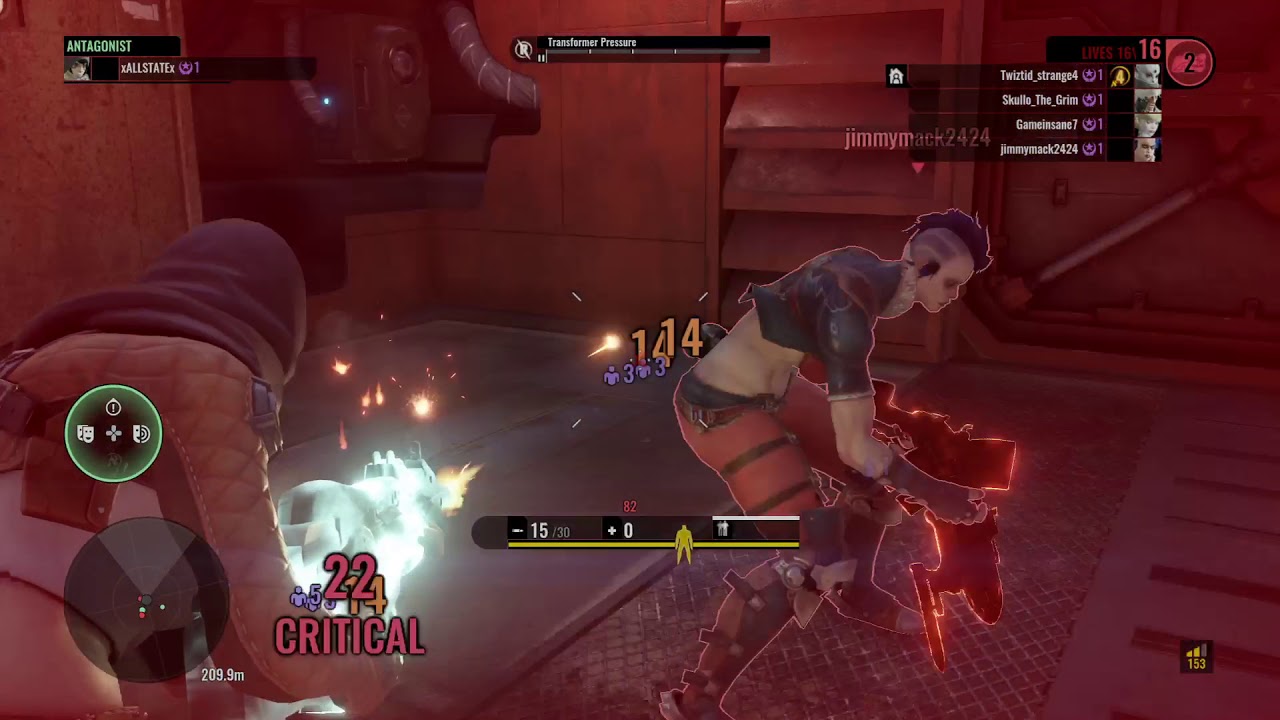Viewport: 1280px width, 720px height.
Task: Click the red circular badge showing 2
Action: (x=1189, y=63)
